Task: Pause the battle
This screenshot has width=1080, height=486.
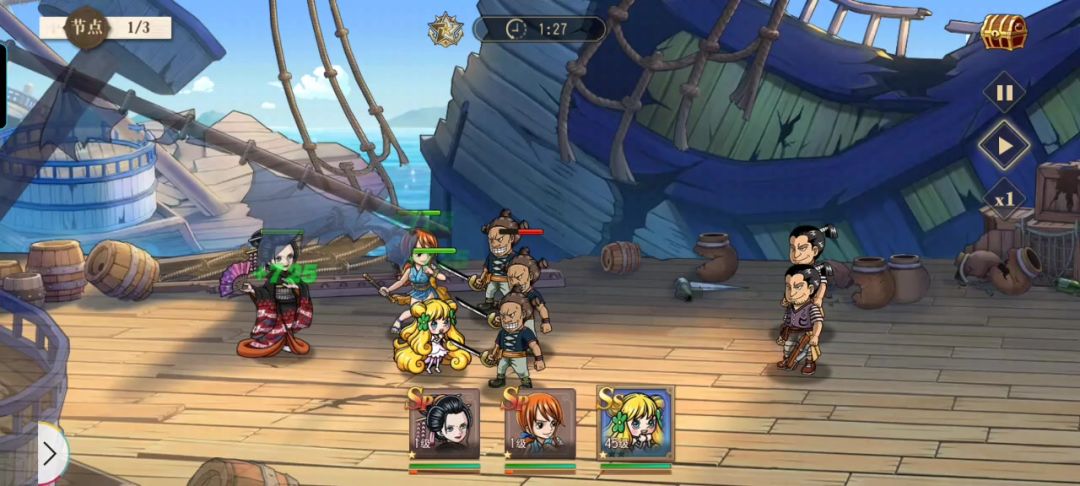Action: (1004, 94)
